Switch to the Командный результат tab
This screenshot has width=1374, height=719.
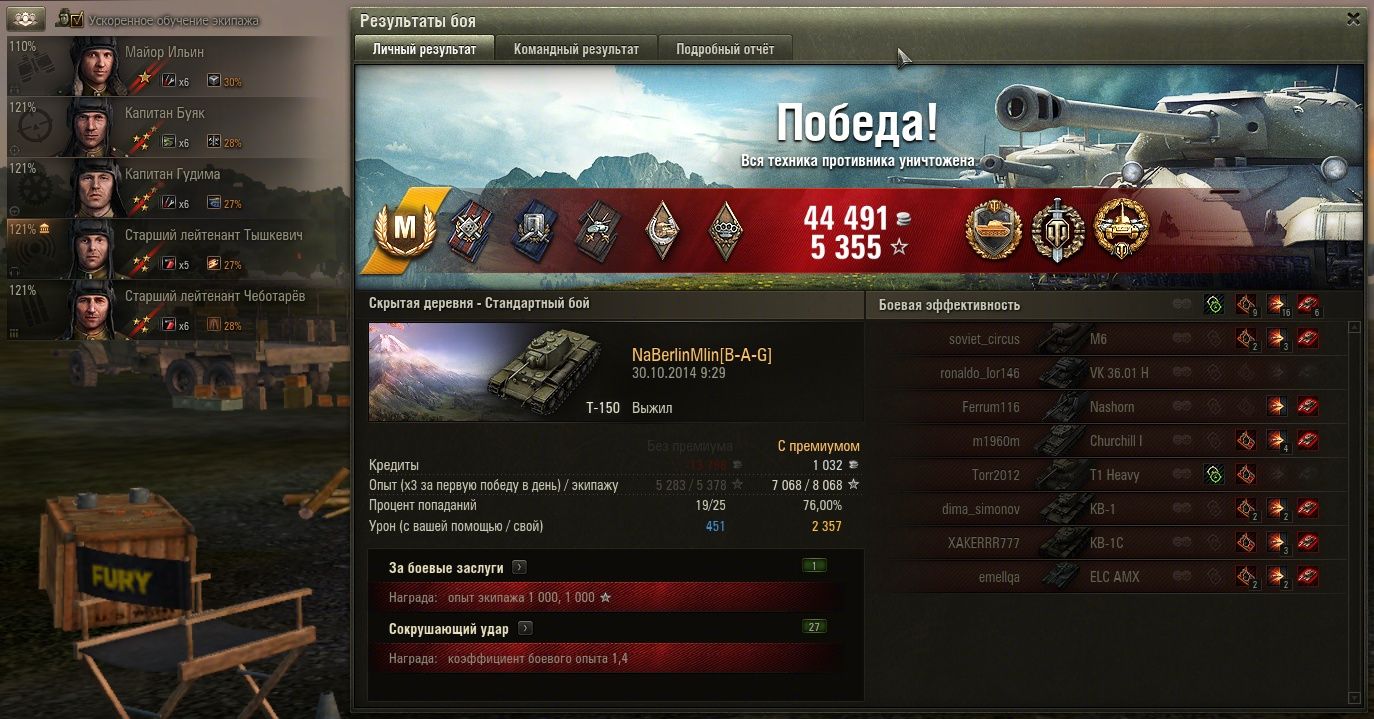[x=576, y=49]
